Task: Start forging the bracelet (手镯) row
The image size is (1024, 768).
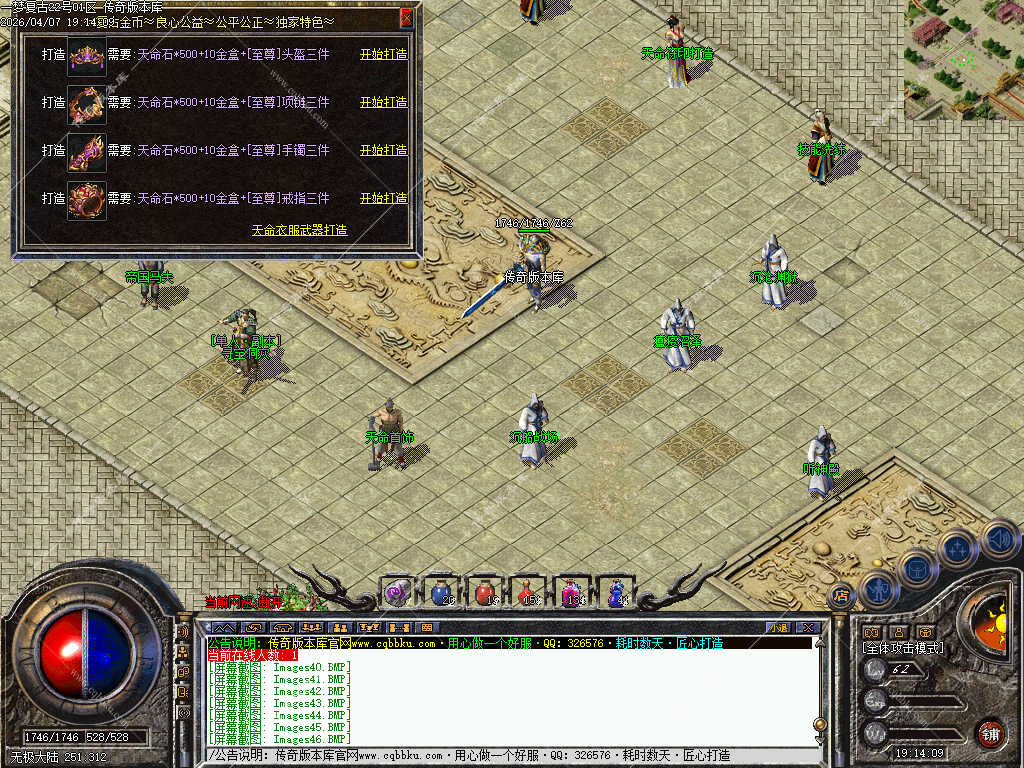Action: point(383,150)
